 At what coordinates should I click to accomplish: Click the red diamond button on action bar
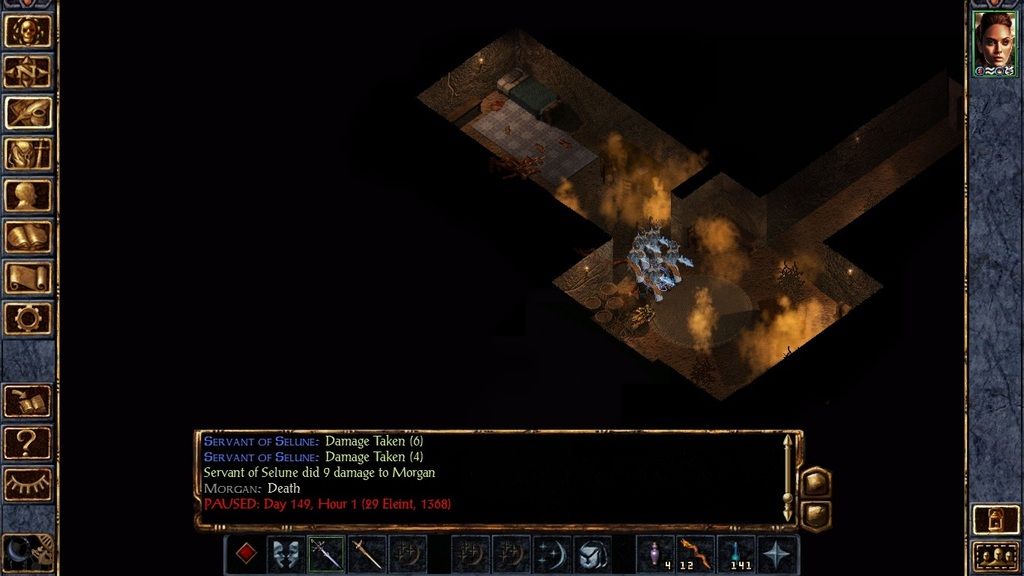[245, 553]
